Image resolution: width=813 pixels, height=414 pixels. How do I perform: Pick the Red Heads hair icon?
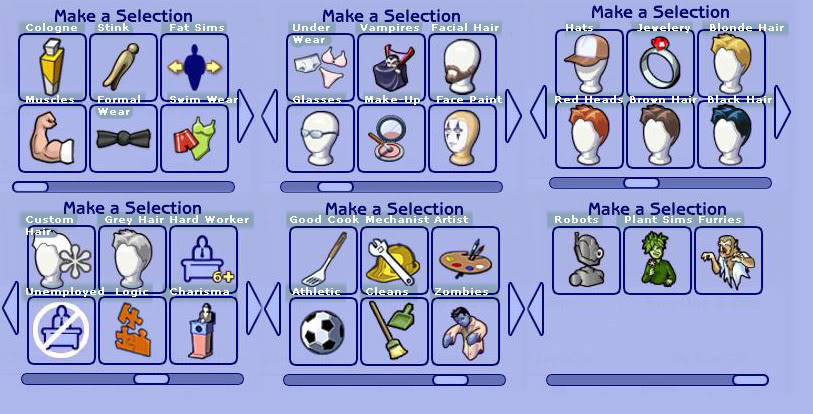589,134
